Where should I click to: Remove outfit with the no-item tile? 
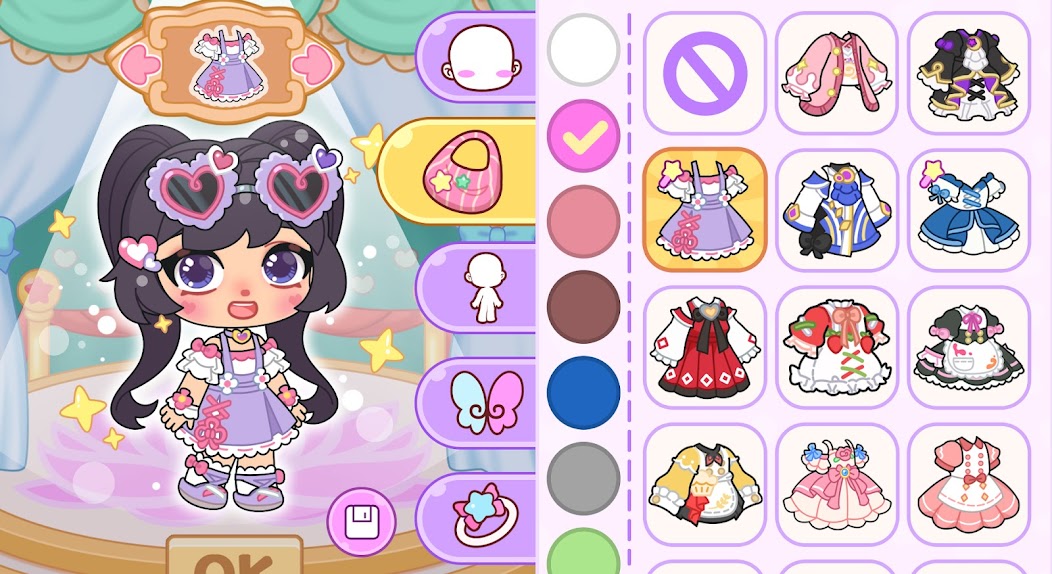705,73
